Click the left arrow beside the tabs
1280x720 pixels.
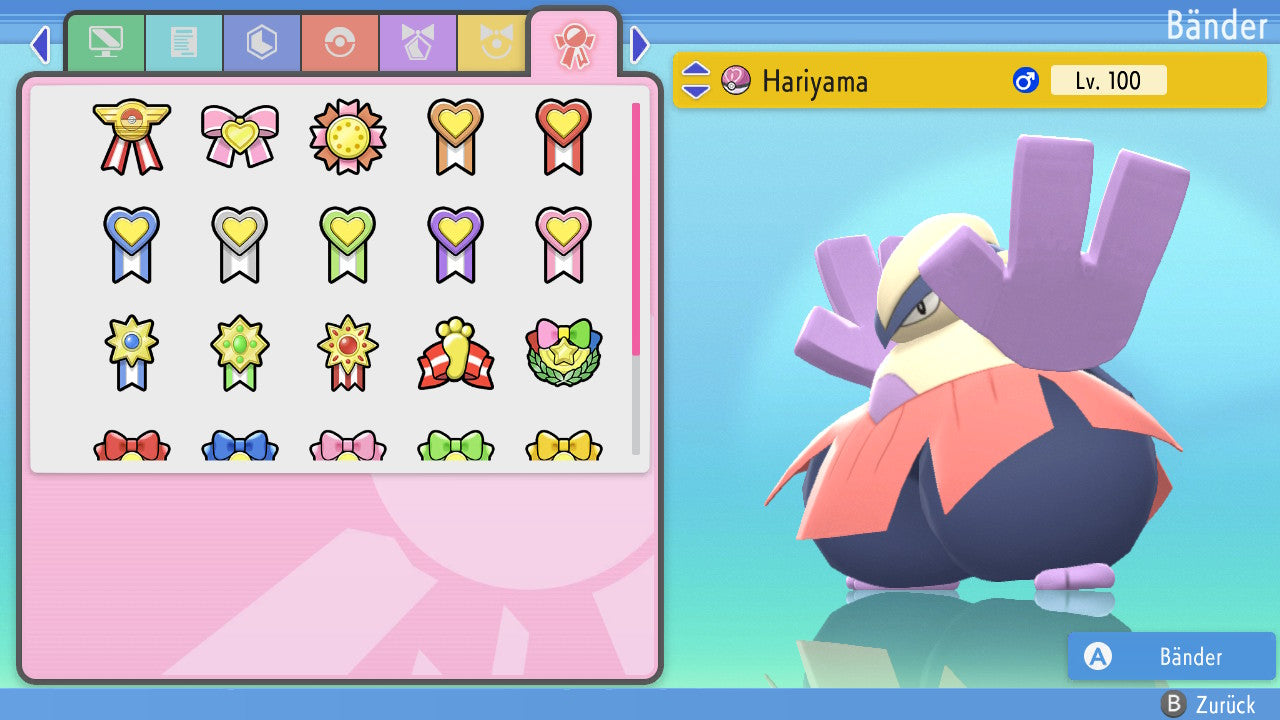[x=40, y=44]
